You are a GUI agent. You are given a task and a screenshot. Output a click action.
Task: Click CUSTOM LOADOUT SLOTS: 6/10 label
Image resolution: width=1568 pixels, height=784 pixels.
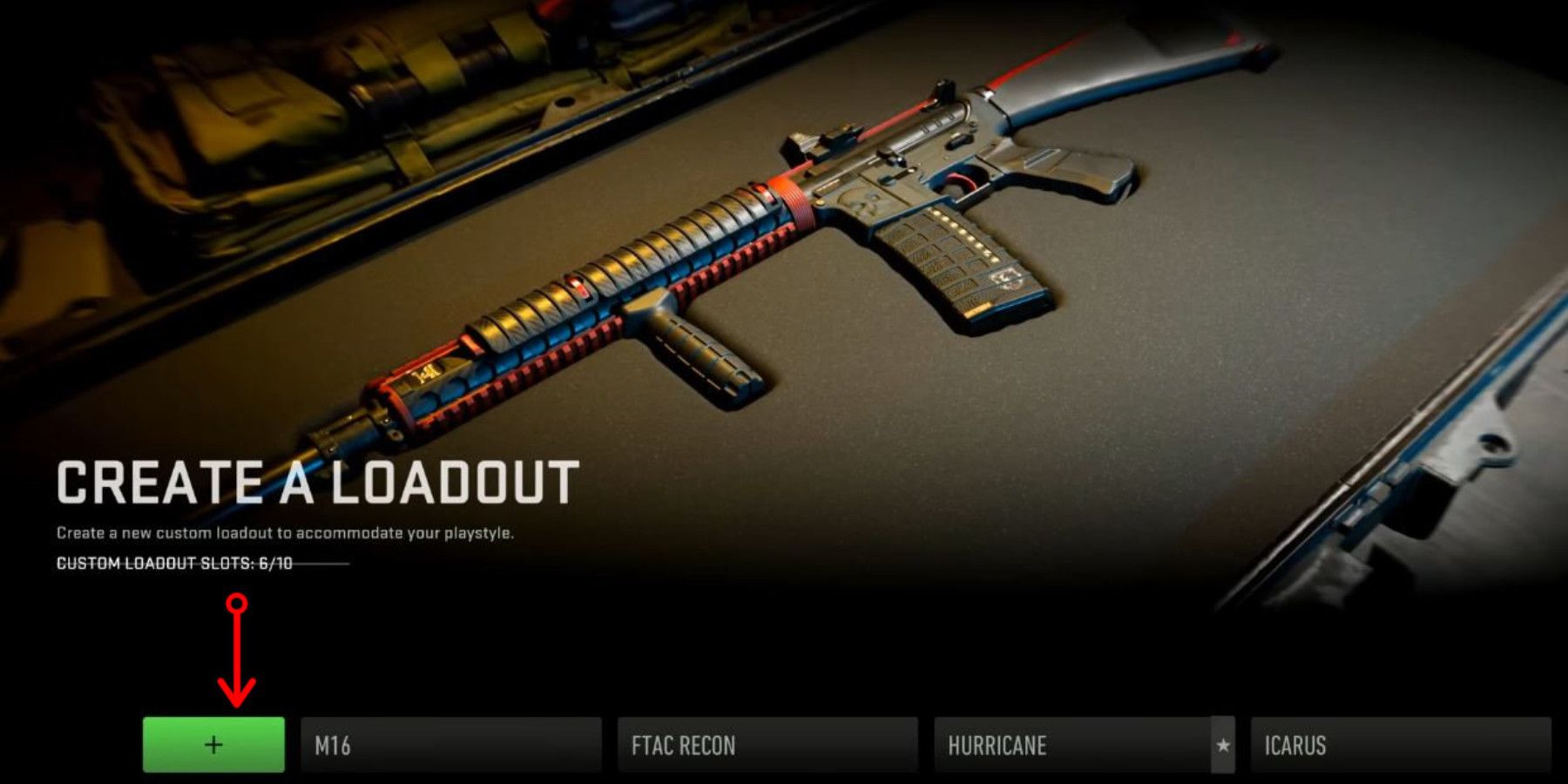tap(174, 565)
